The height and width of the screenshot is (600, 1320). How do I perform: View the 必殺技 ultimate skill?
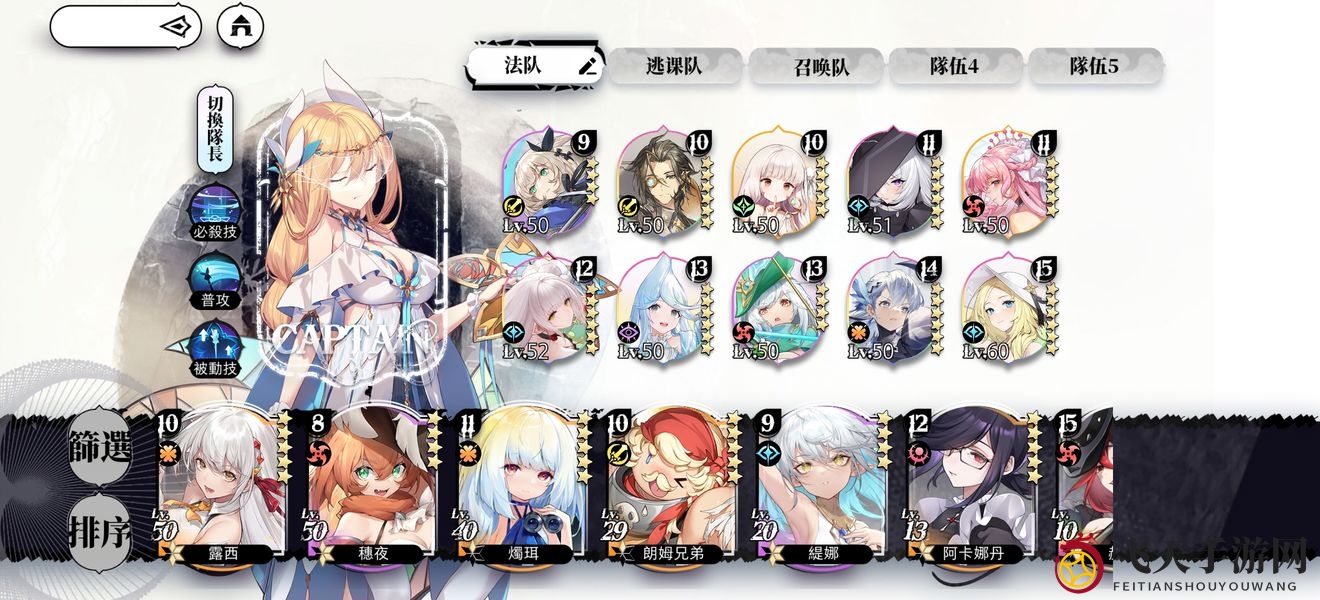pos(215,211)
